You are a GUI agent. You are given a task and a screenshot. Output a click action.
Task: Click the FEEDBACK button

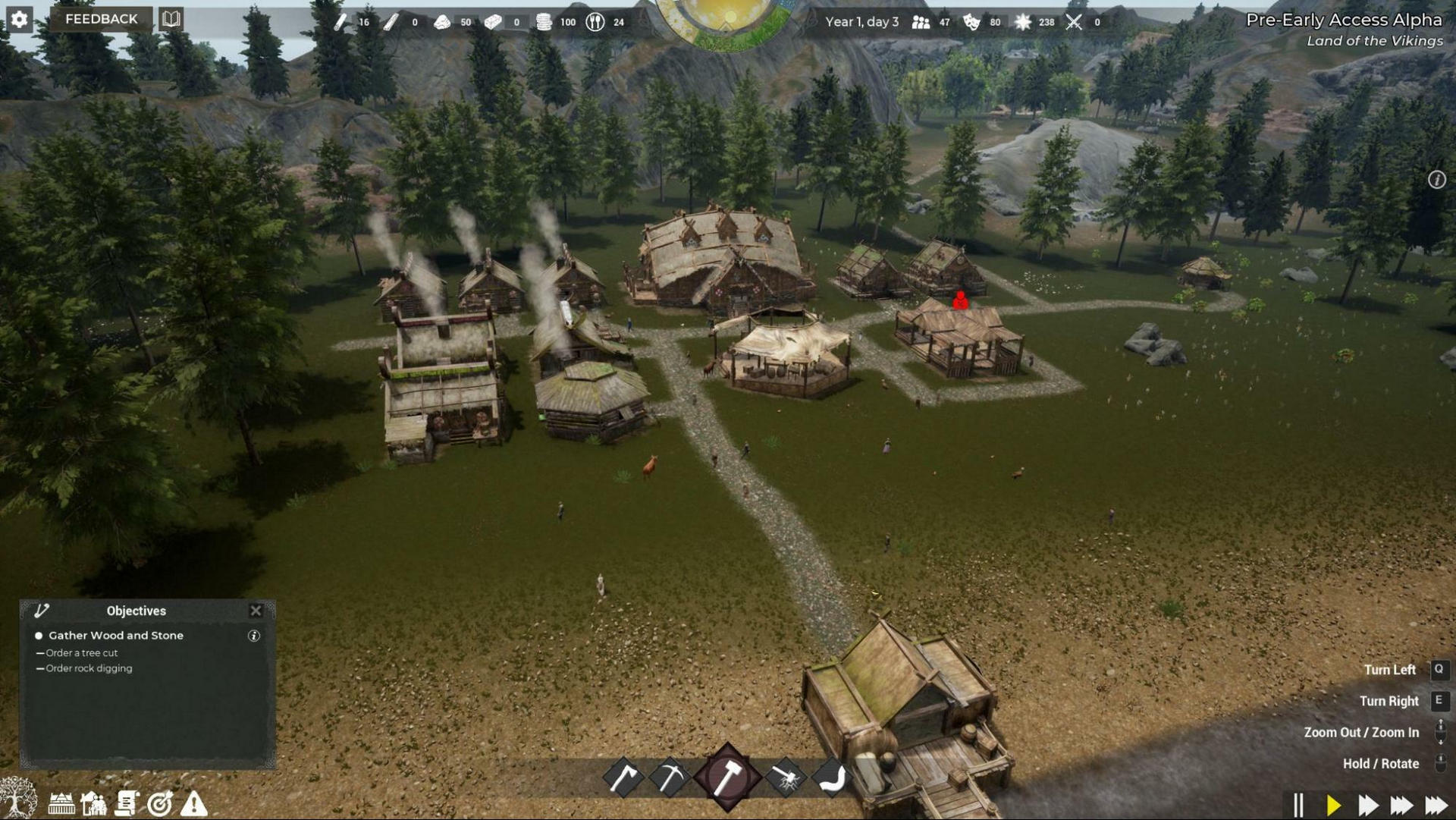101,19
